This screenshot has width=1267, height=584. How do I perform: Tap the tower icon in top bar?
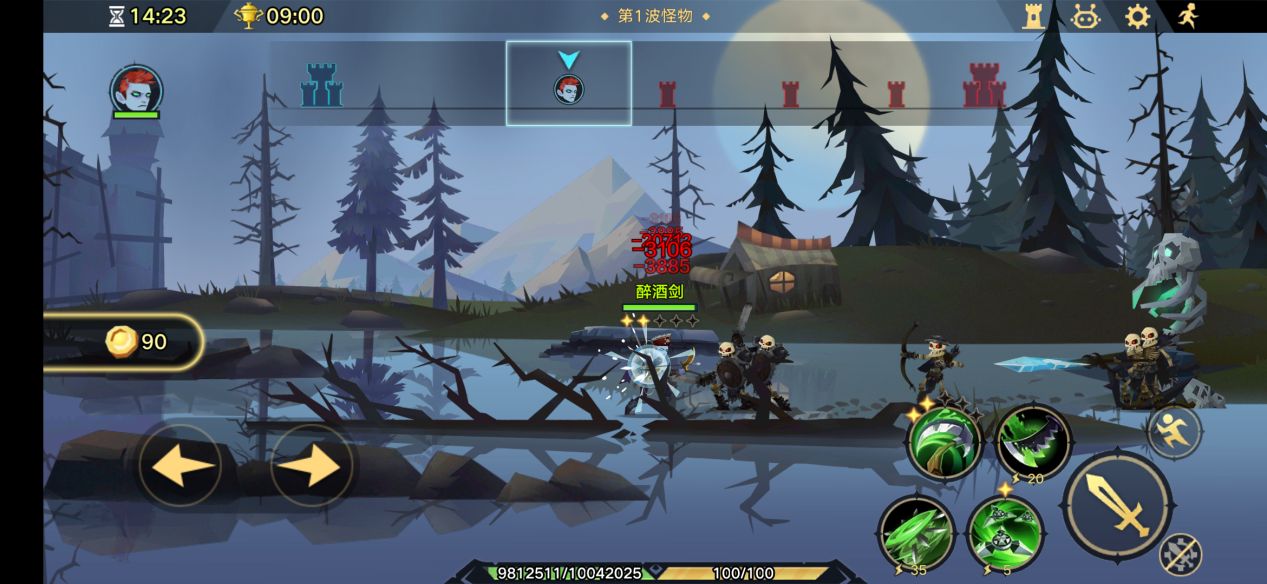[1033, 16]
